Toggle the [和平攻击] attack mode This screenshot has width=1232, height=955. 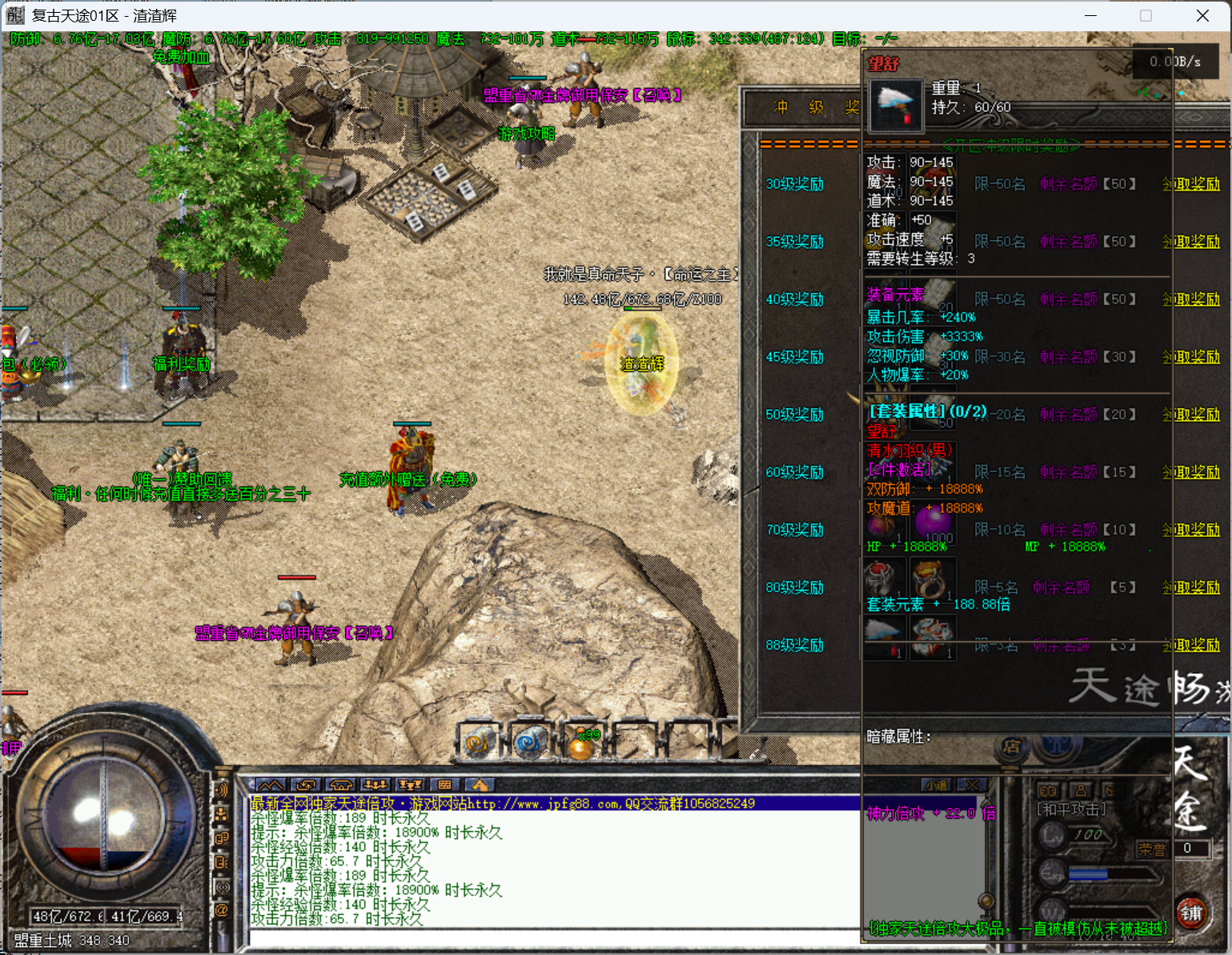(1071, 810)
